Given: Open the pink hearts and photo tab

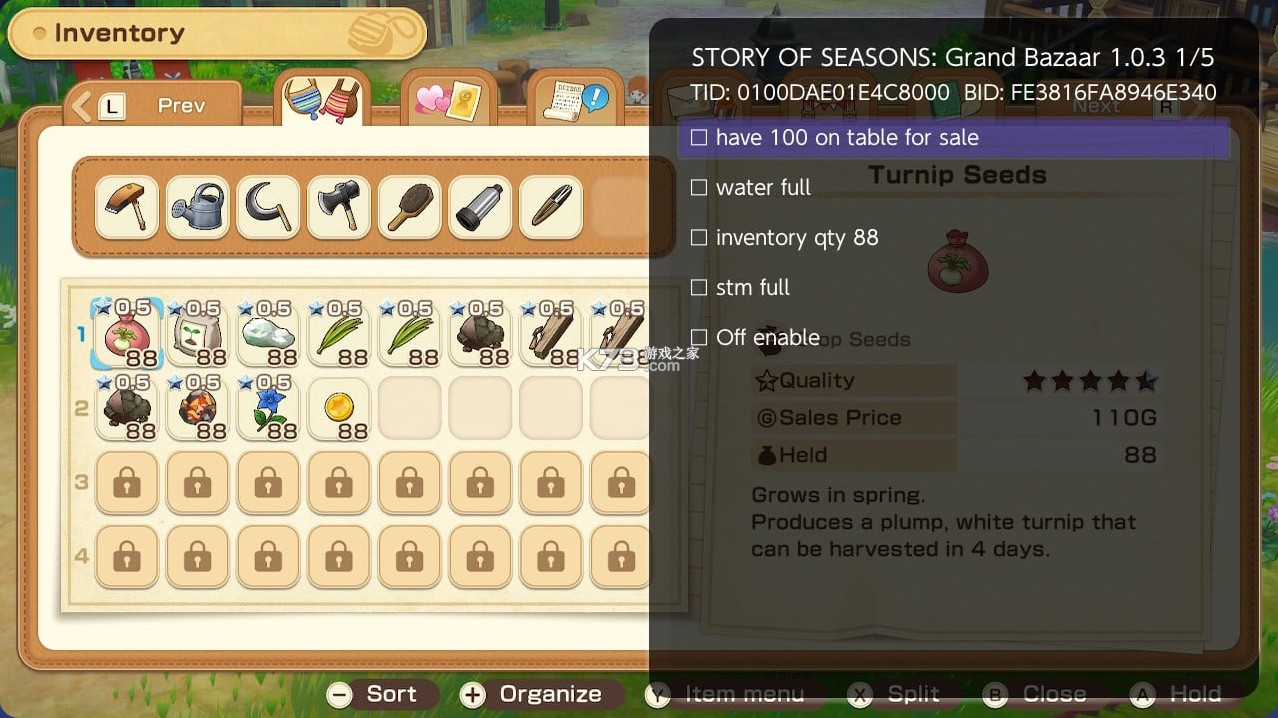Looking at the screenshot, I should point(448,101).
